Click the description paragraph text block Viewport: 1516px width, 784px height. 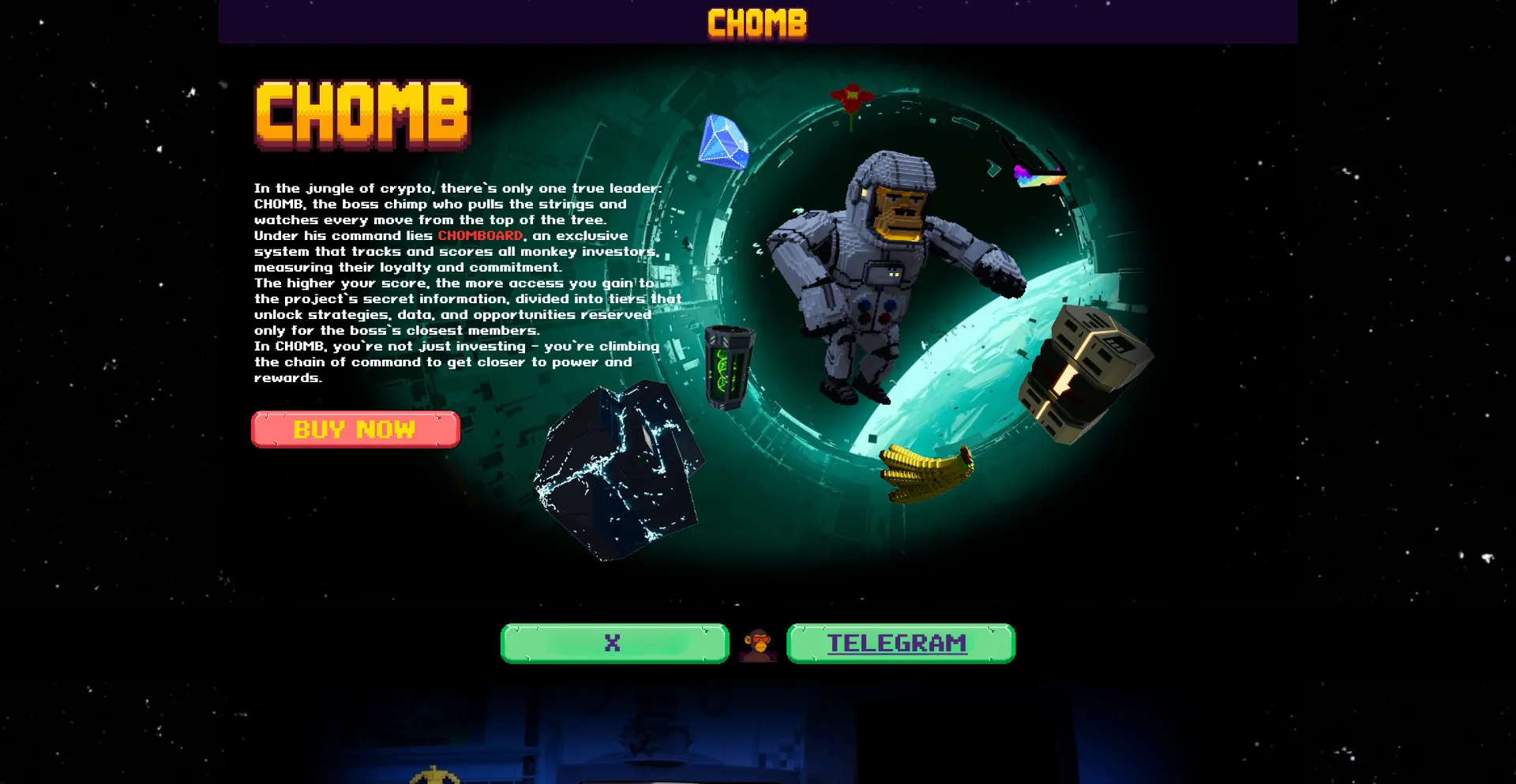458,284
